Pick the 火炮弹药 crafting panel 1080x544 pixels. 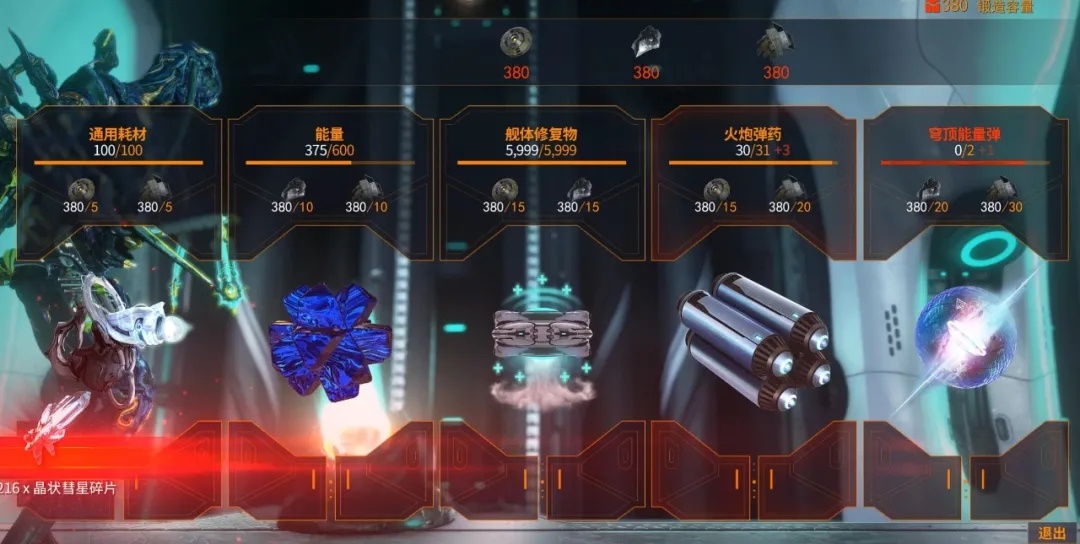coord(753,181)
